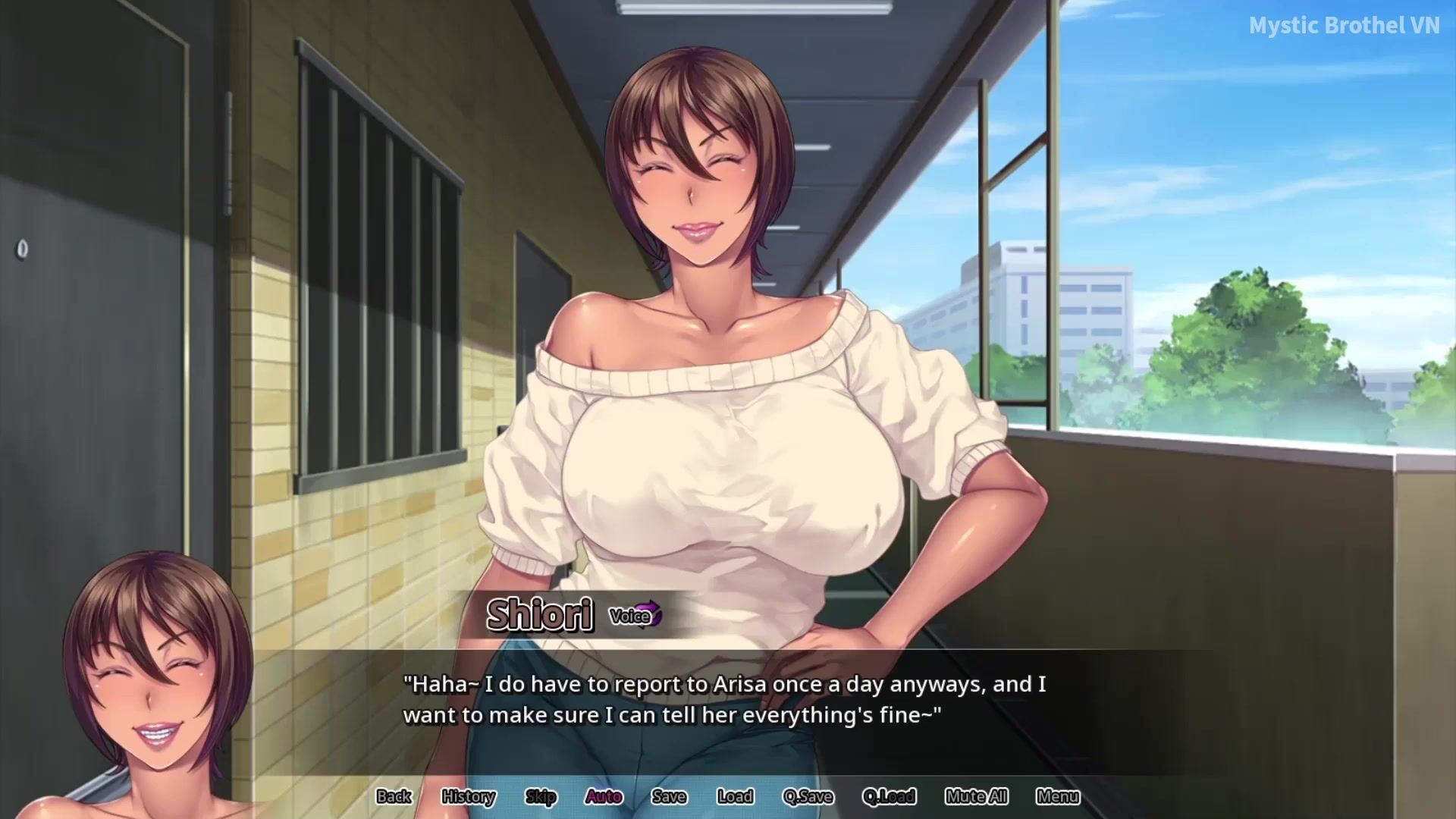
Task: Toggle Mute All audio
Action: pos(976,796)
